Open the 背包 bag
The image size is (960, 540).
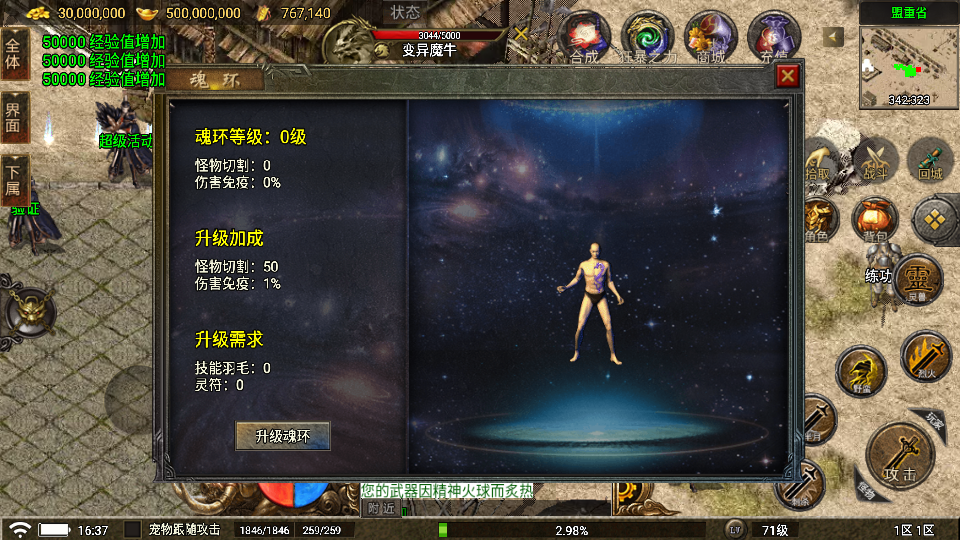[x=874, y=220]
